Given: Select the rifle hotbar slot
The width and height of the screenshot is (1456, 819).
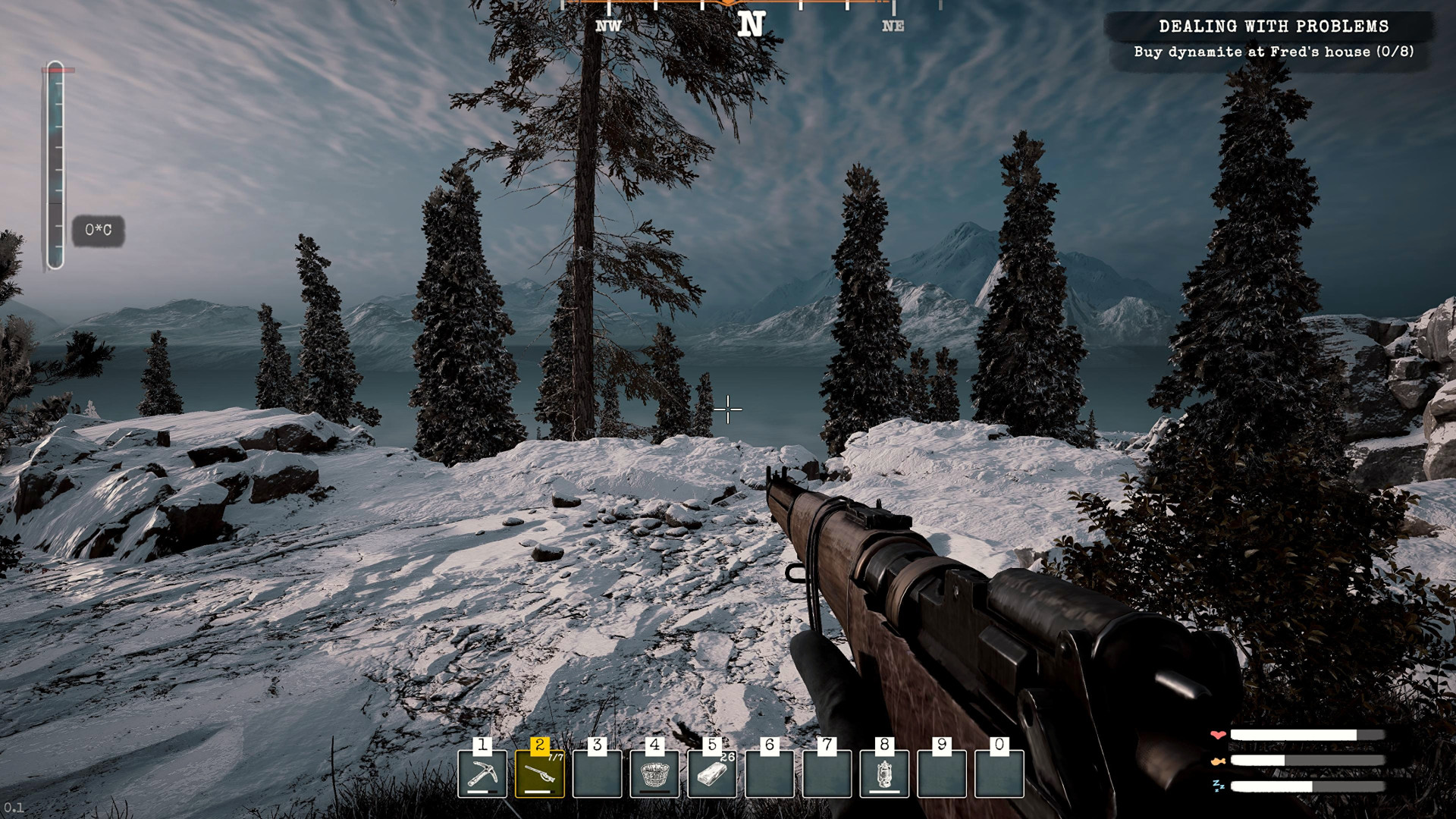Looking at the screenshot, I should pyautogui.click(x=539, y=773).
